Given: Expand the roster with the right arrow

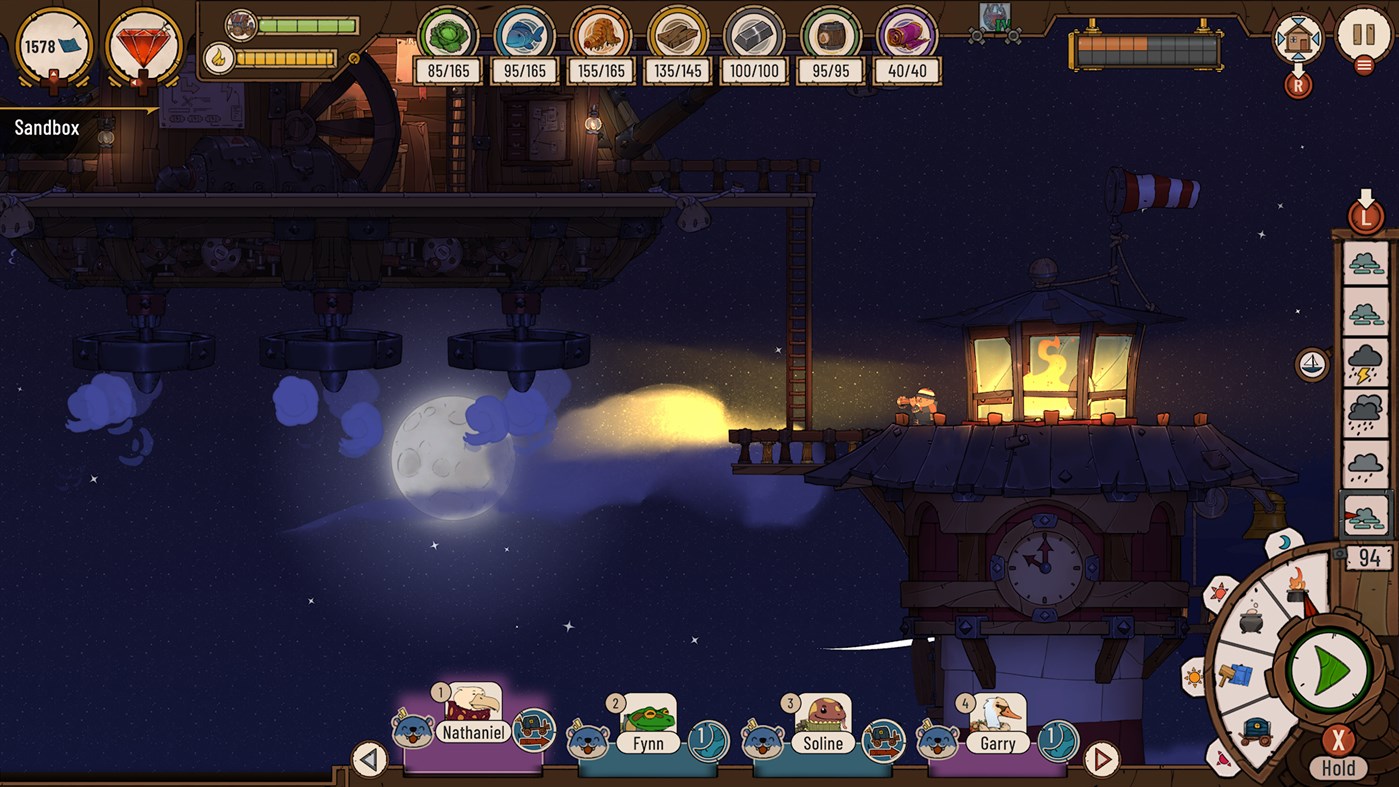Looking at the screenshot, I should 1102,760.
